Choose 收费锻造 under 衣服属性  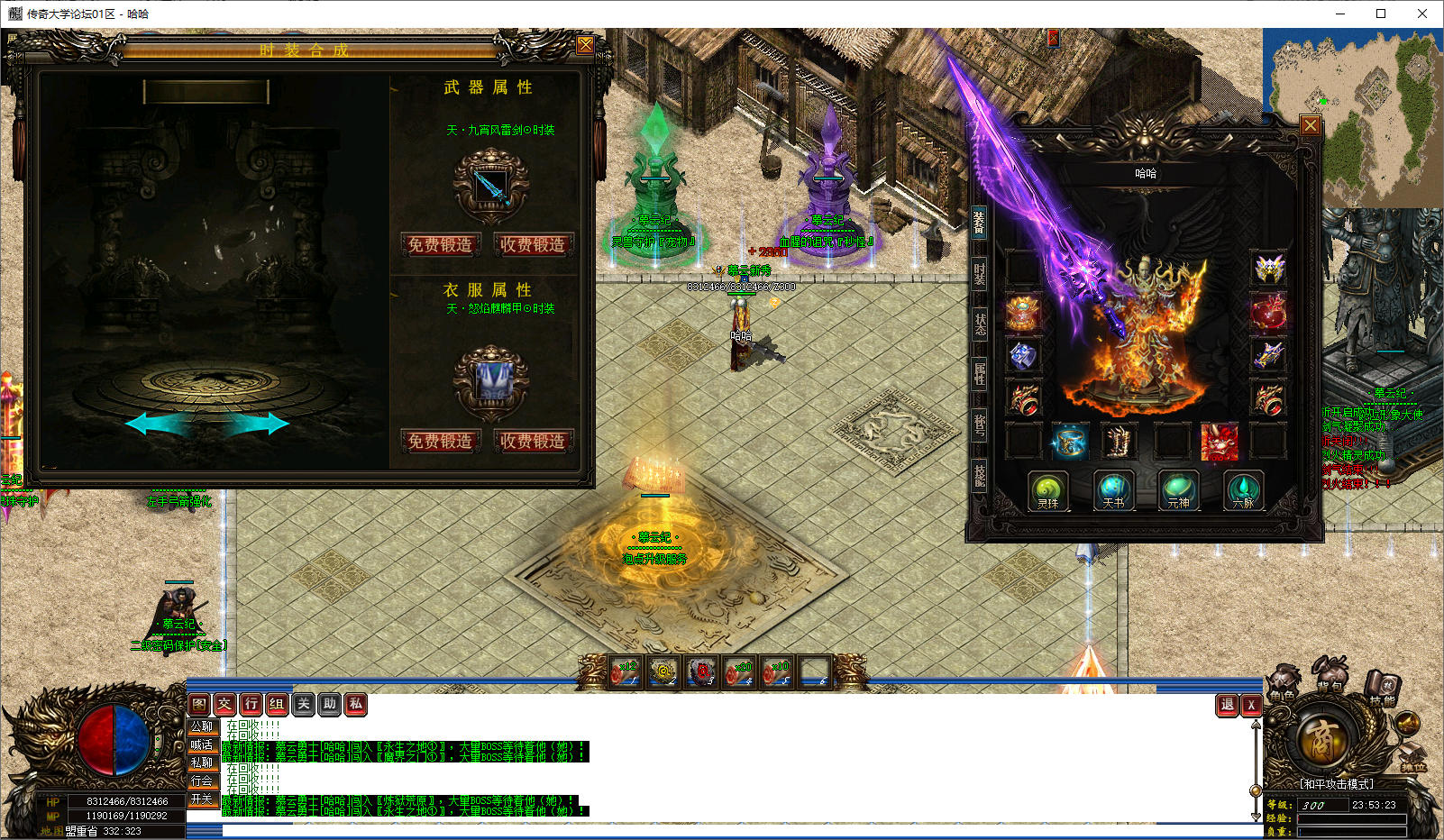(x=533, y=441)
